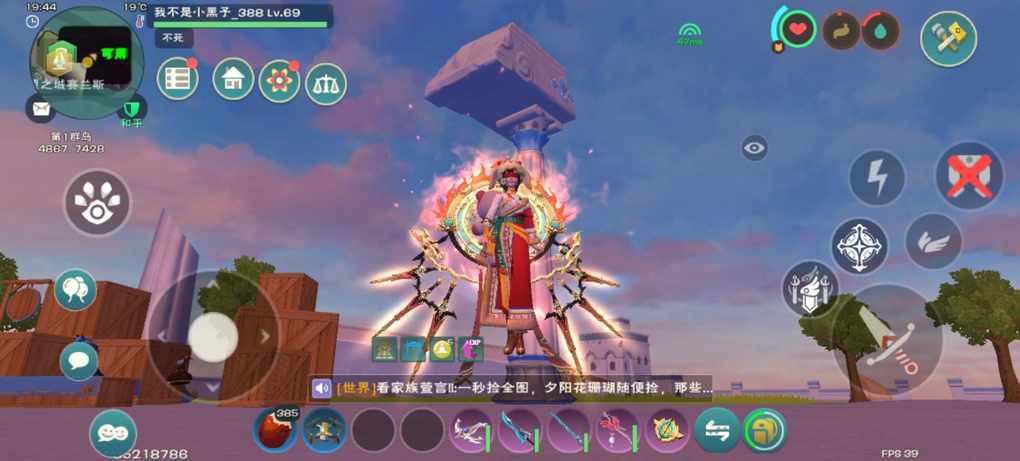Open the yellow backpack inventory
Image resolution: width=1020 pixels, height=461 pixels.
[765, 431]
